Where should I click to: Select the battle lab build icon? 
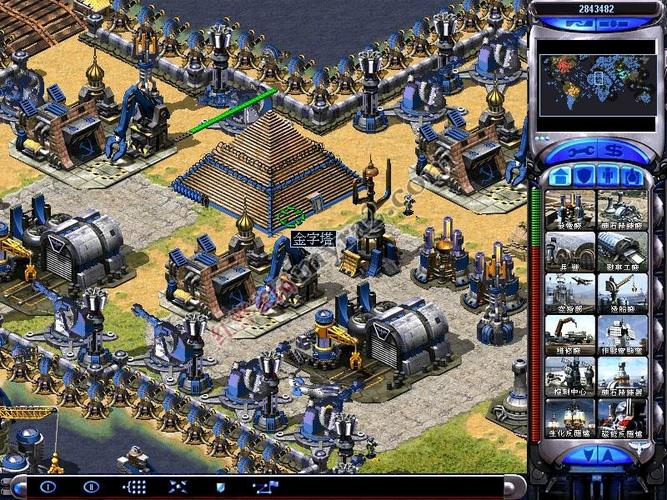pyautogui.click(x=622, y=336)
